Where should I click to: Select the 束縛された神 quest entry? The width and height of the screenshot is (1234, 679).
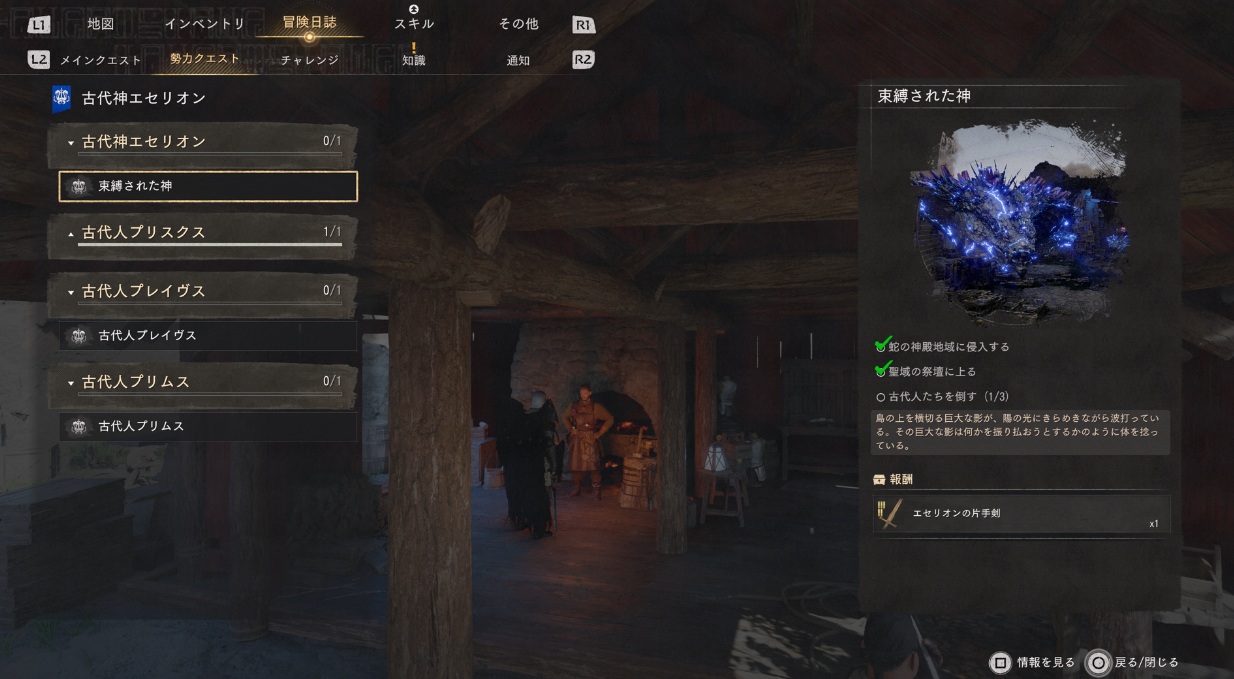coord(208,186)
